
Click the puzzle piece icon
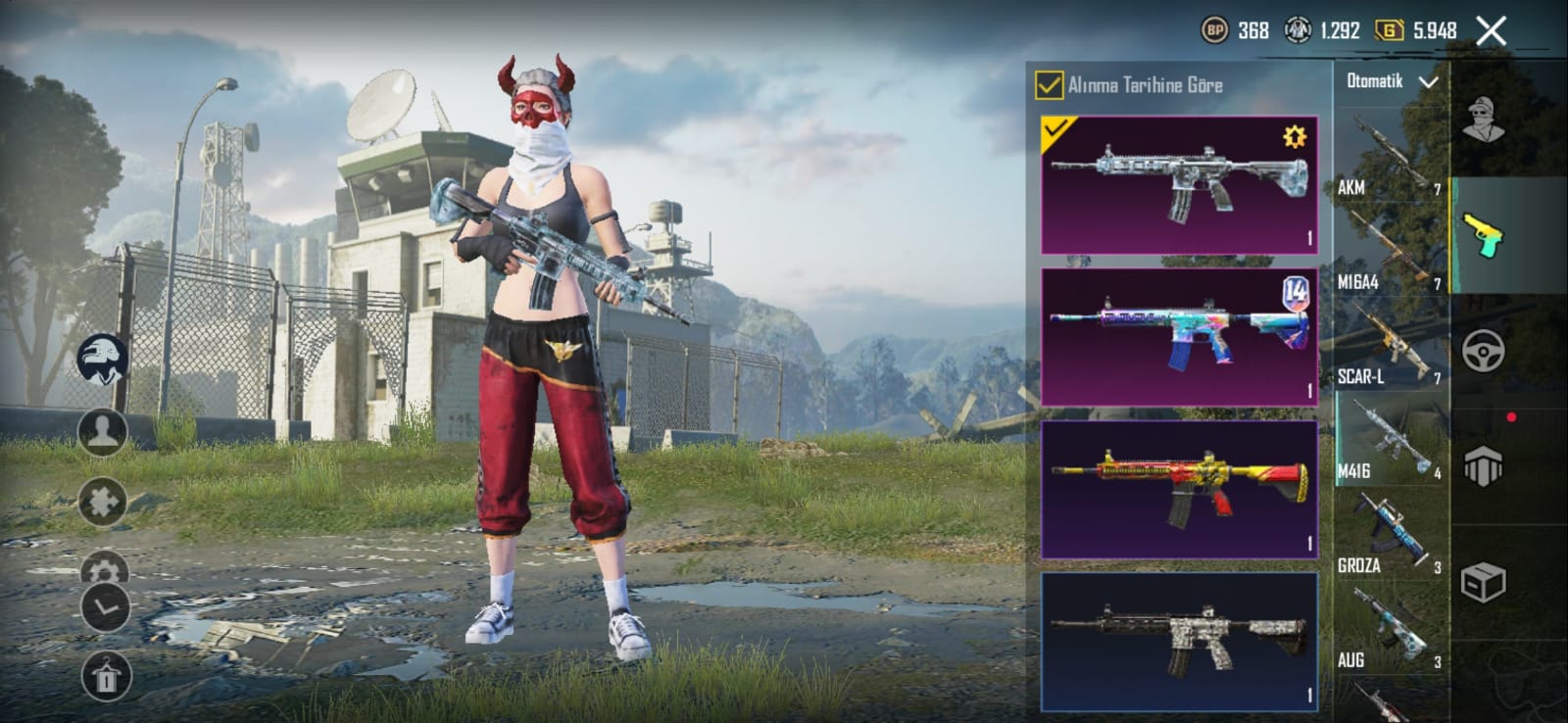(x=103, y=502)
